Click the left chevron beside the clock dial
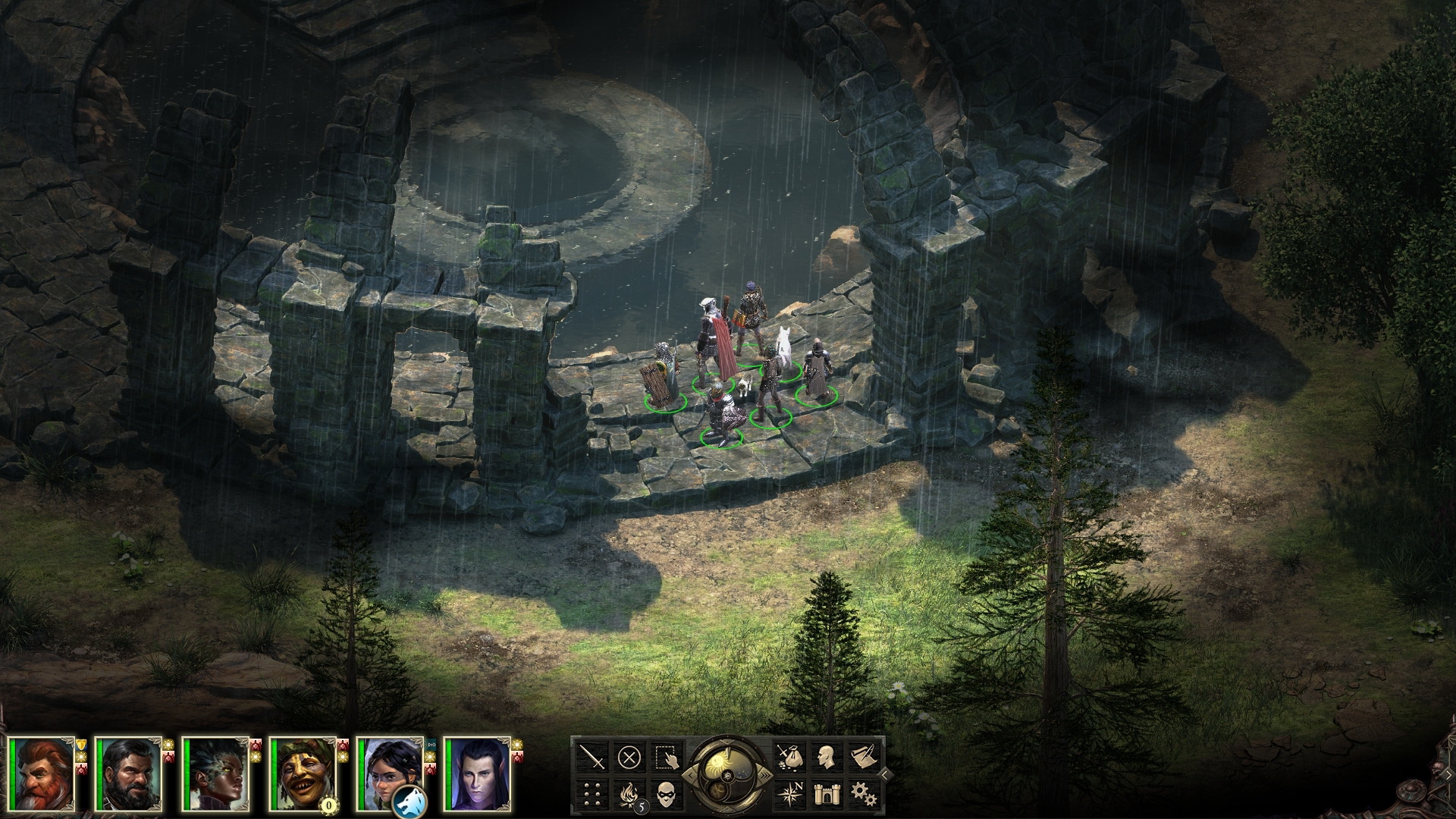Viewport: 1456px width, 819px height. [x=691, y=774]
